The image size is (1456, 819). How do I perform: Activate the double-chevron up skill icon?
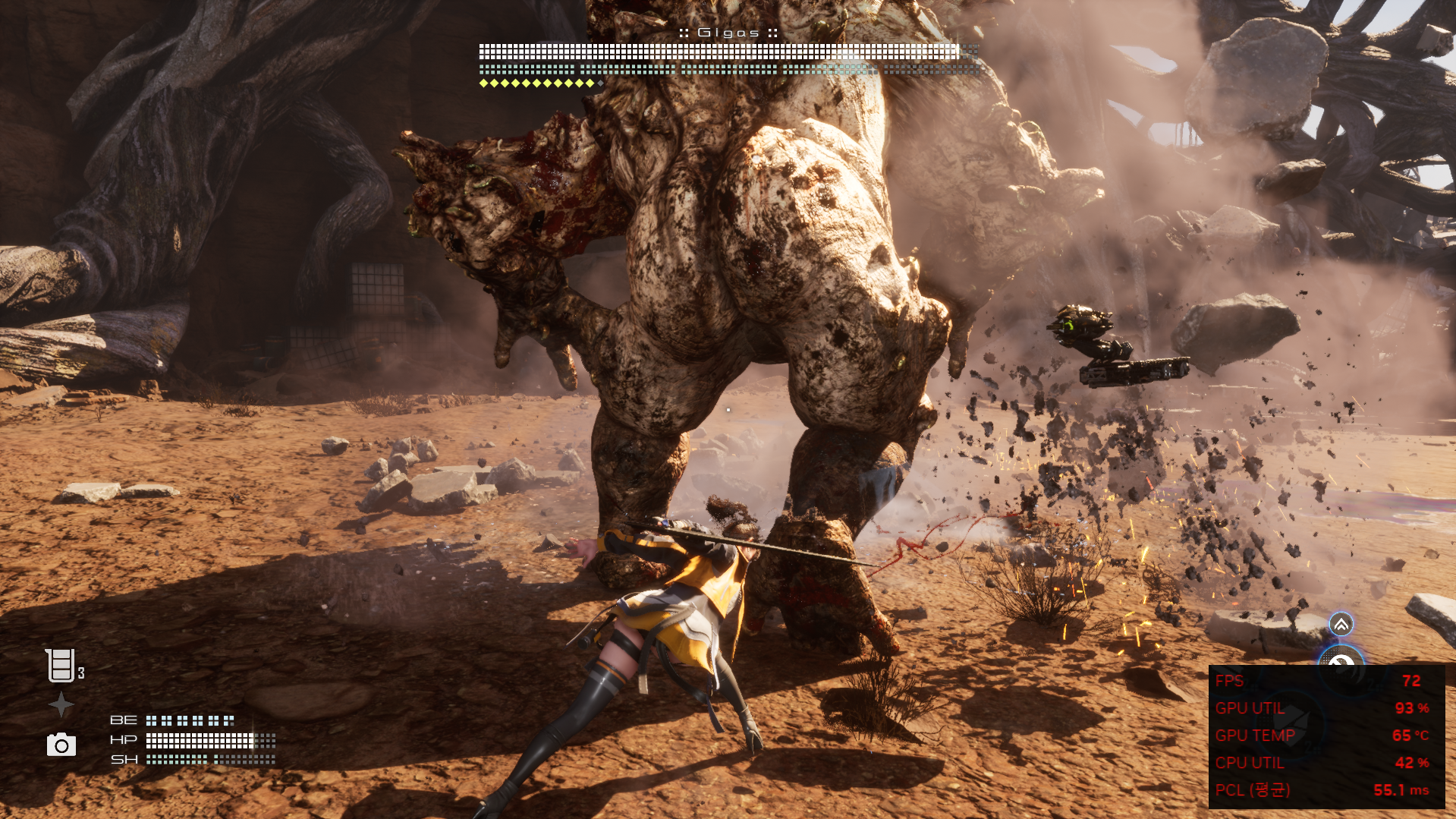pyautogui.click(x=1341, y=625)
